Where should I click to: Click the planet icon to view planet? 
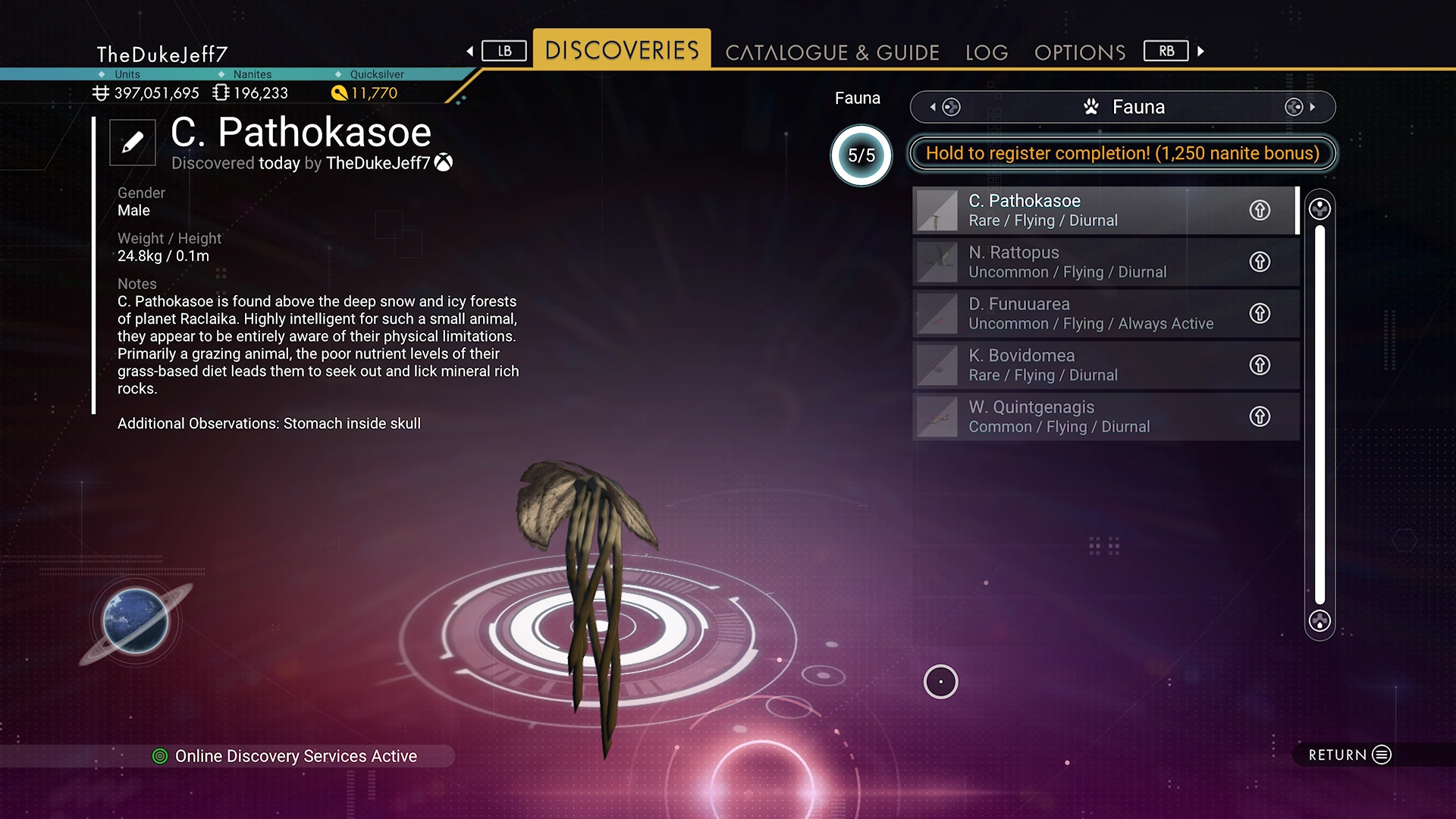(136, 621)
